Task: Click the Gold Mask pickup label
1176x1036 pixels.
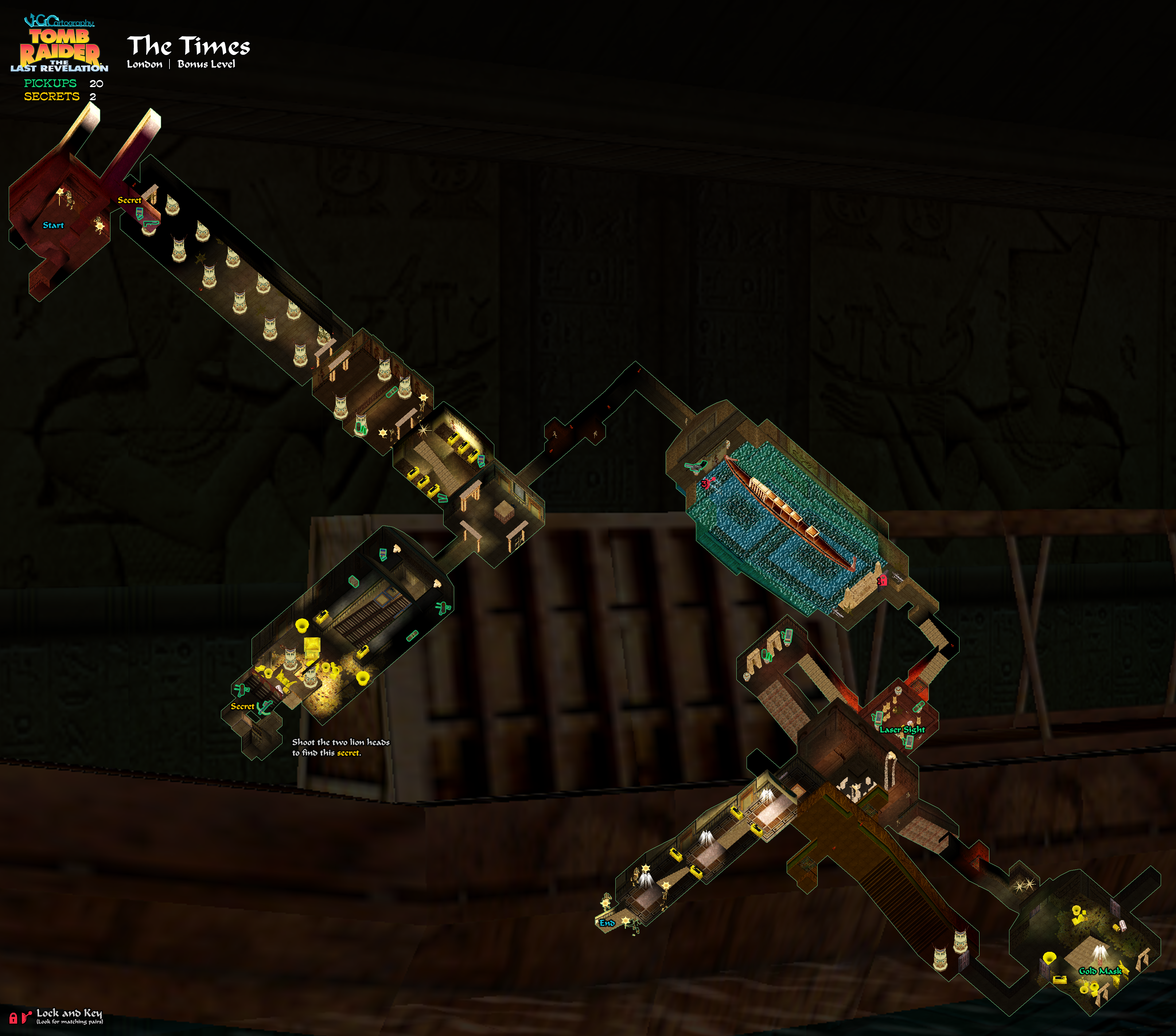Action: 1099,971
